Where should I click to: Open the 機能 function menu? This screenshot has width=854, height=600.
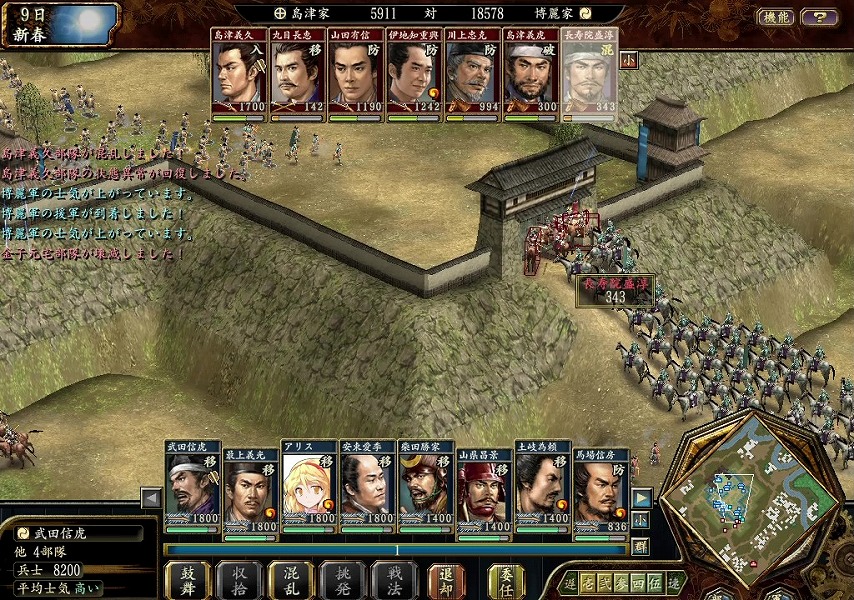pos(775,17)
